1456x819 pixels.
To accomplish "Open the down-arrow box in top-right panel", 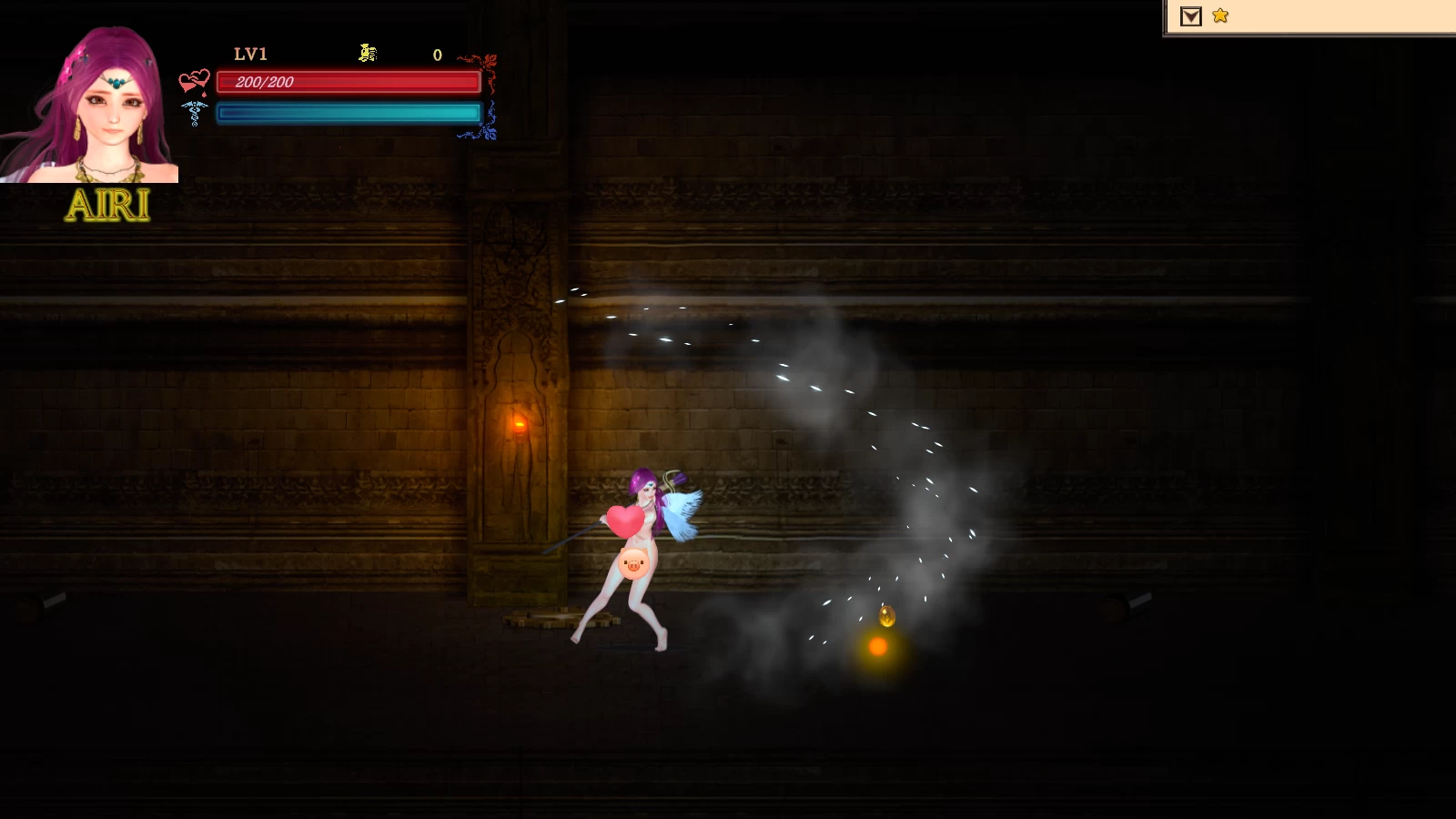I will coord(1189,15).
